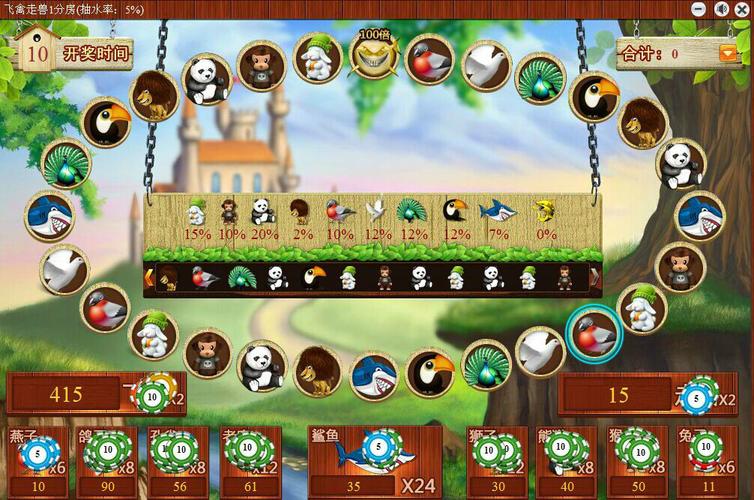This screenshot has height=500, width=754.
Task: Close the game window
Action: pyautogui.click(x=742, y=9)
